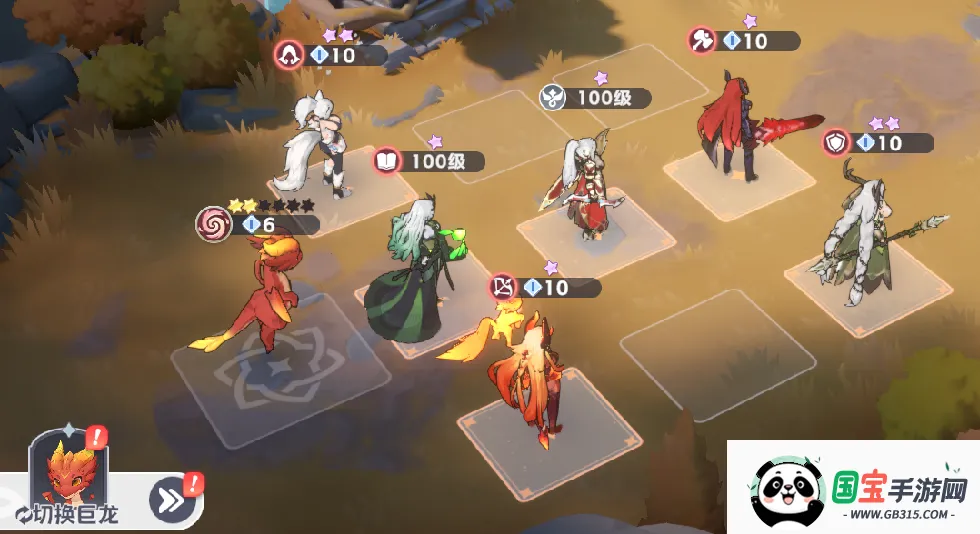980x534 pixels.
Task: Choose the antlered spear warrior unit
Action: pyautogui.click(x=860, y=240)
